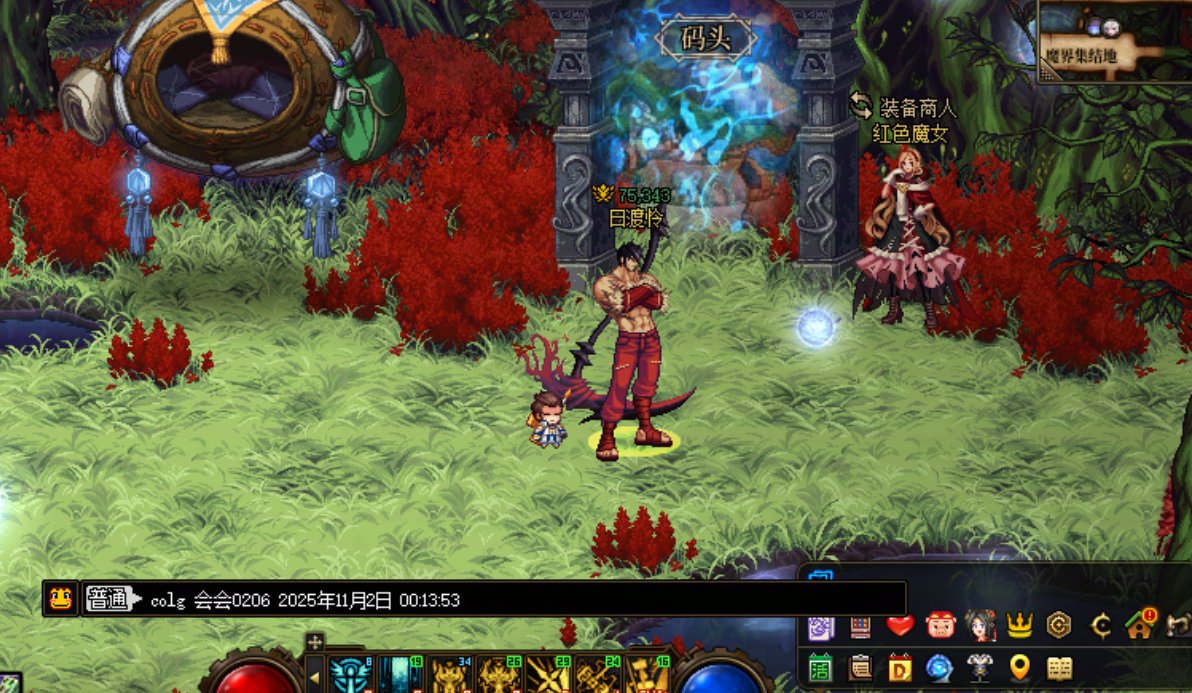Viewport: 1192px width, 693px height.
Task: Open the yellow emoji face button
Action: pos(60,599)
